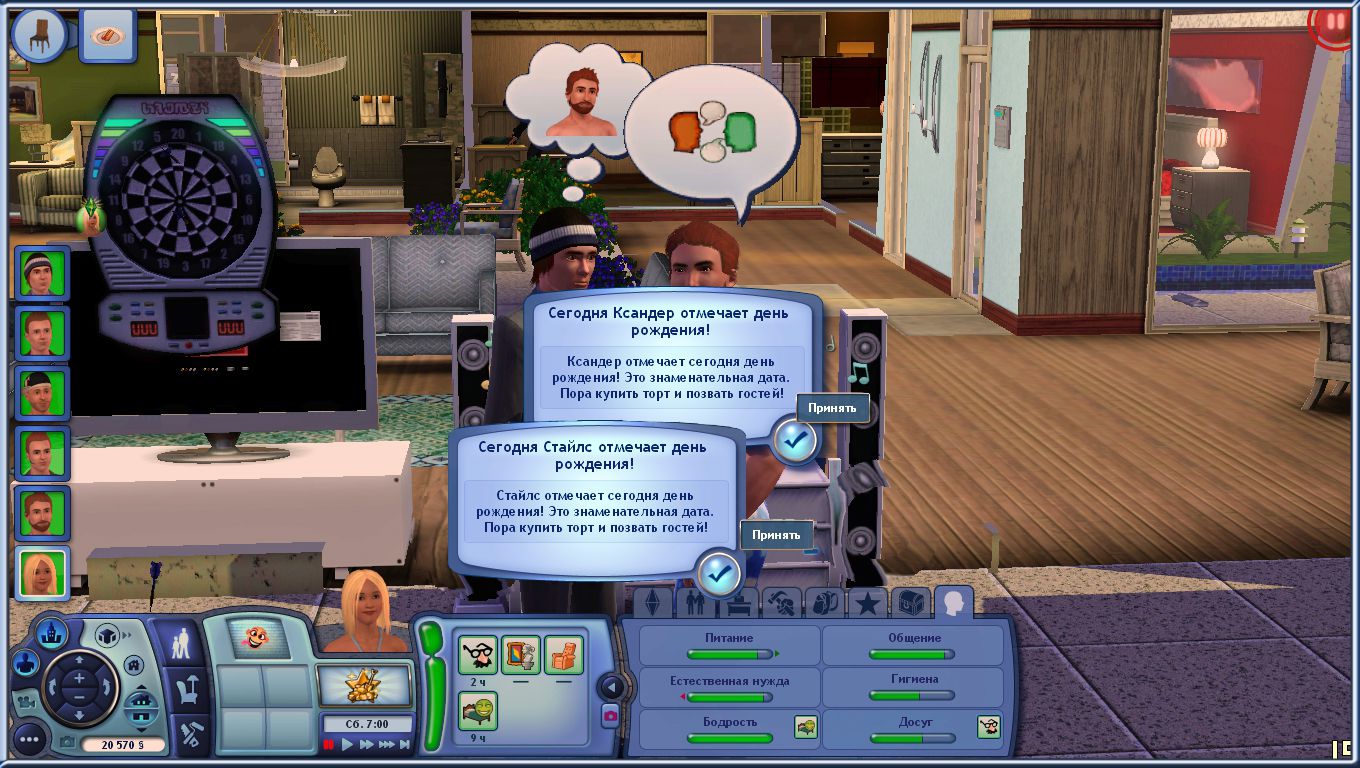1360x768 pixels.
Task: Open the treasure chest rewards tab
Action: point(910,603)
